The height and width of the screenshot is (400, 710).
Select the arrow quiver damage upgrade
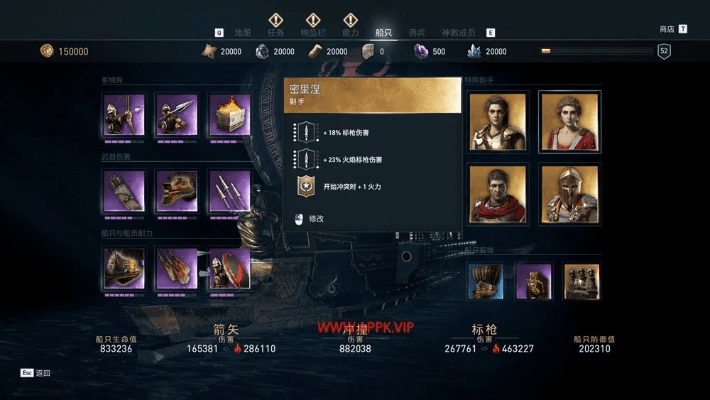124,191
